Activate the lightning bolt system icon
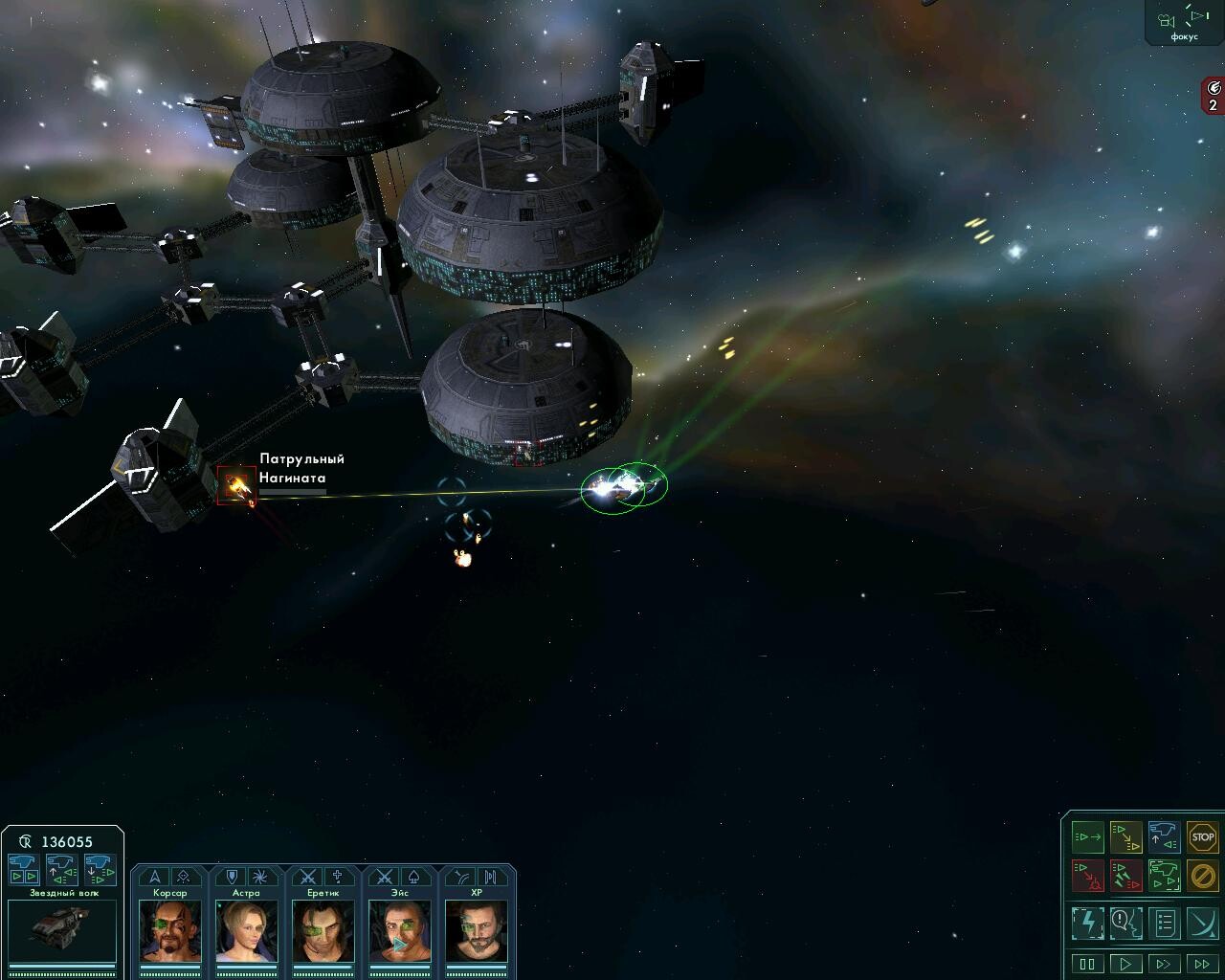This screenshot has height=980, width=1225. coord(1087,924)
